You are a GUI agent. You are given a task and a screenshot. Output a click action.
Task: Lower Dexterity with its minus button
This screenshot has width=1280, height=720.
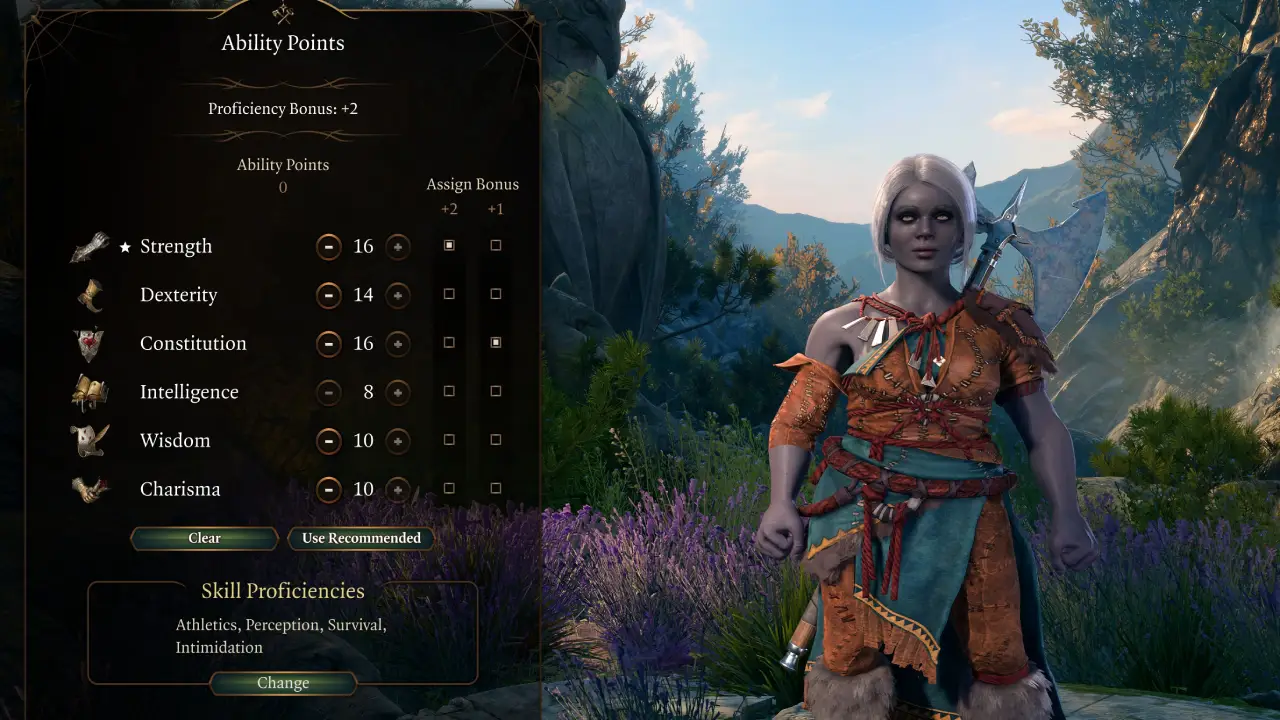[329, 295]
